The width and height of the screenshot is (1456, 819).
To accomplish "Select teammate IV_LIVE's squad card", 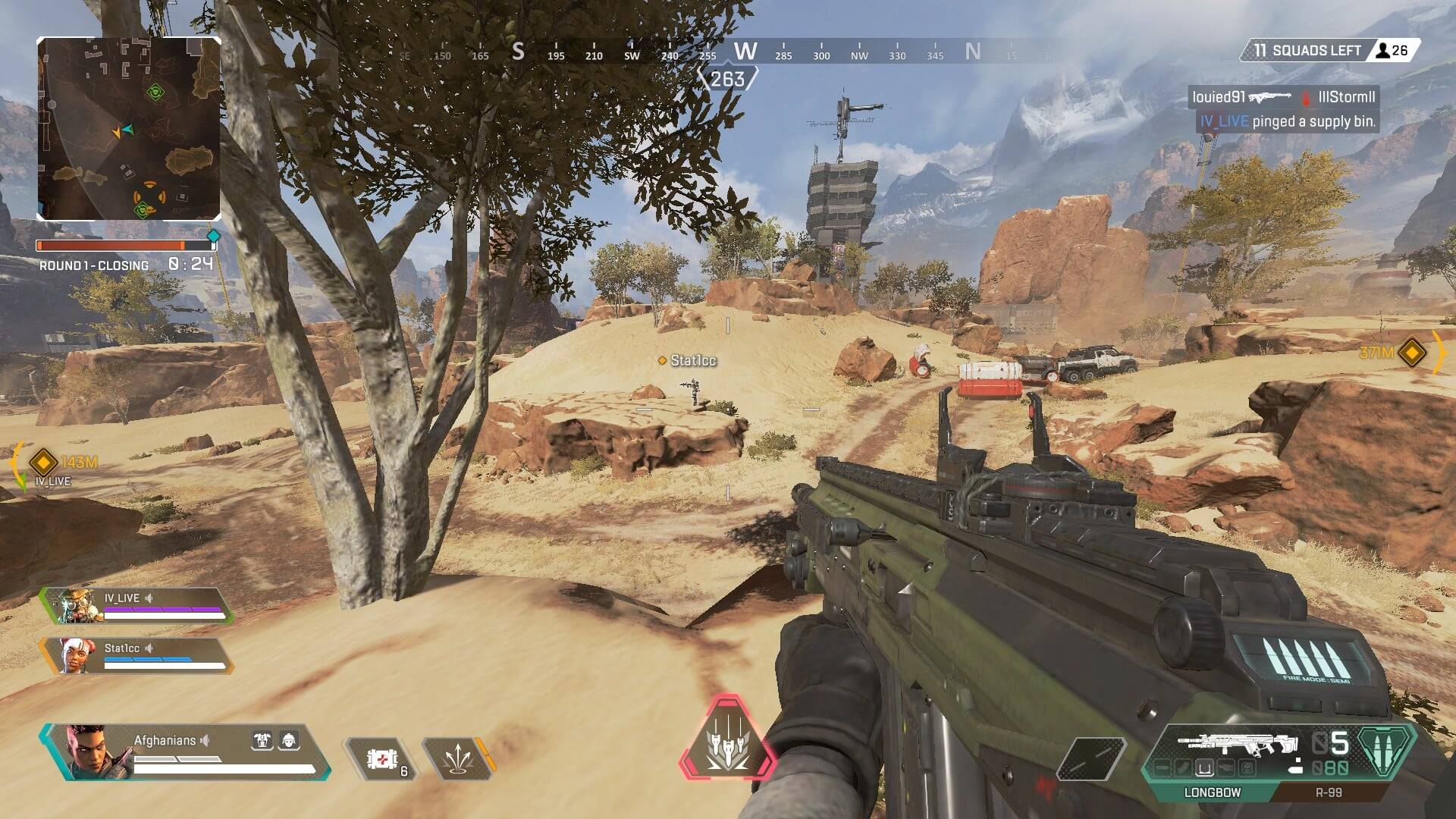I will (136, 605).
